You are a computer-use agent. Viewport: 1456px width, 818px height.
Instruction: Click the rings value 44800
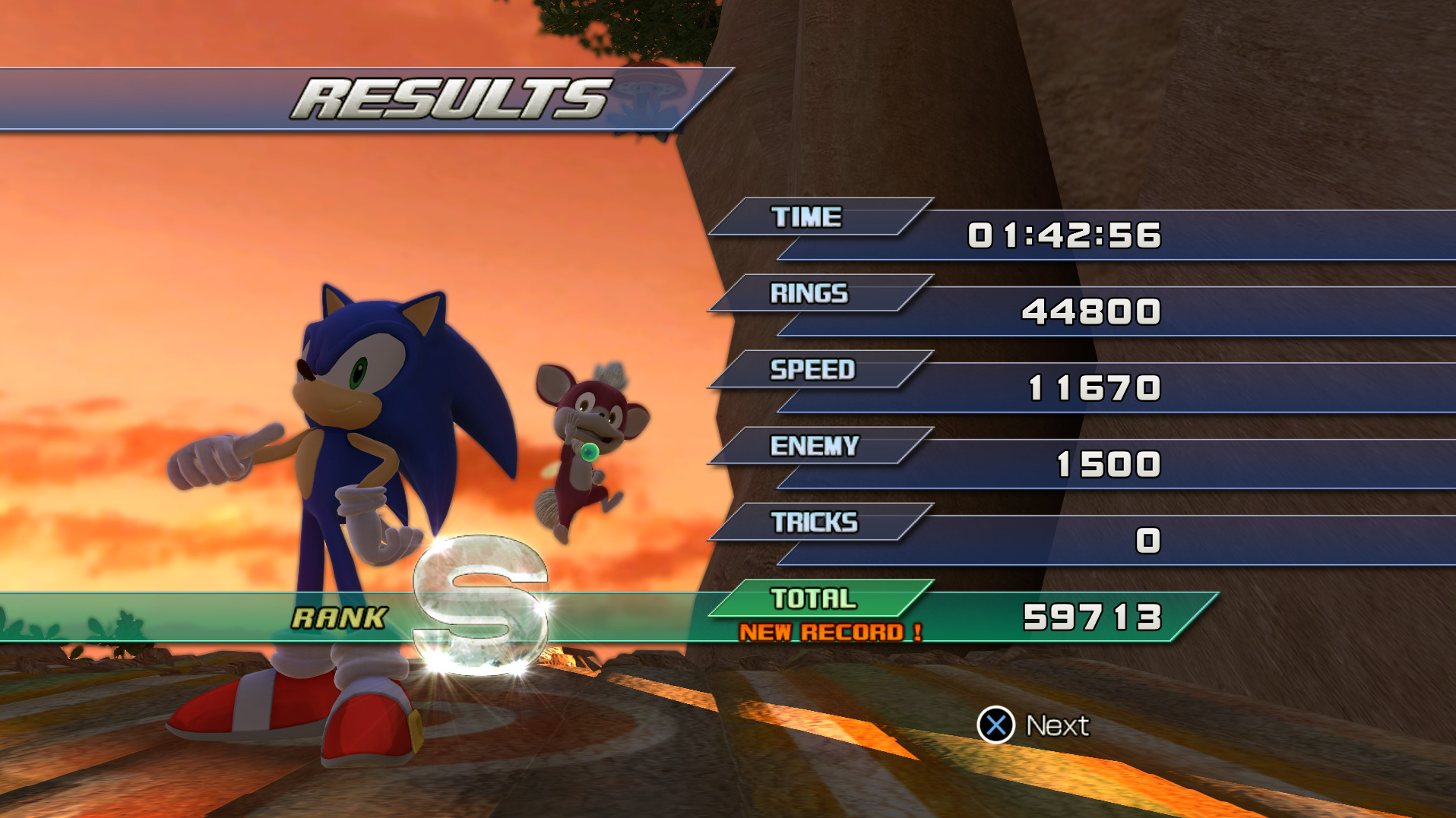point(1090,311)
